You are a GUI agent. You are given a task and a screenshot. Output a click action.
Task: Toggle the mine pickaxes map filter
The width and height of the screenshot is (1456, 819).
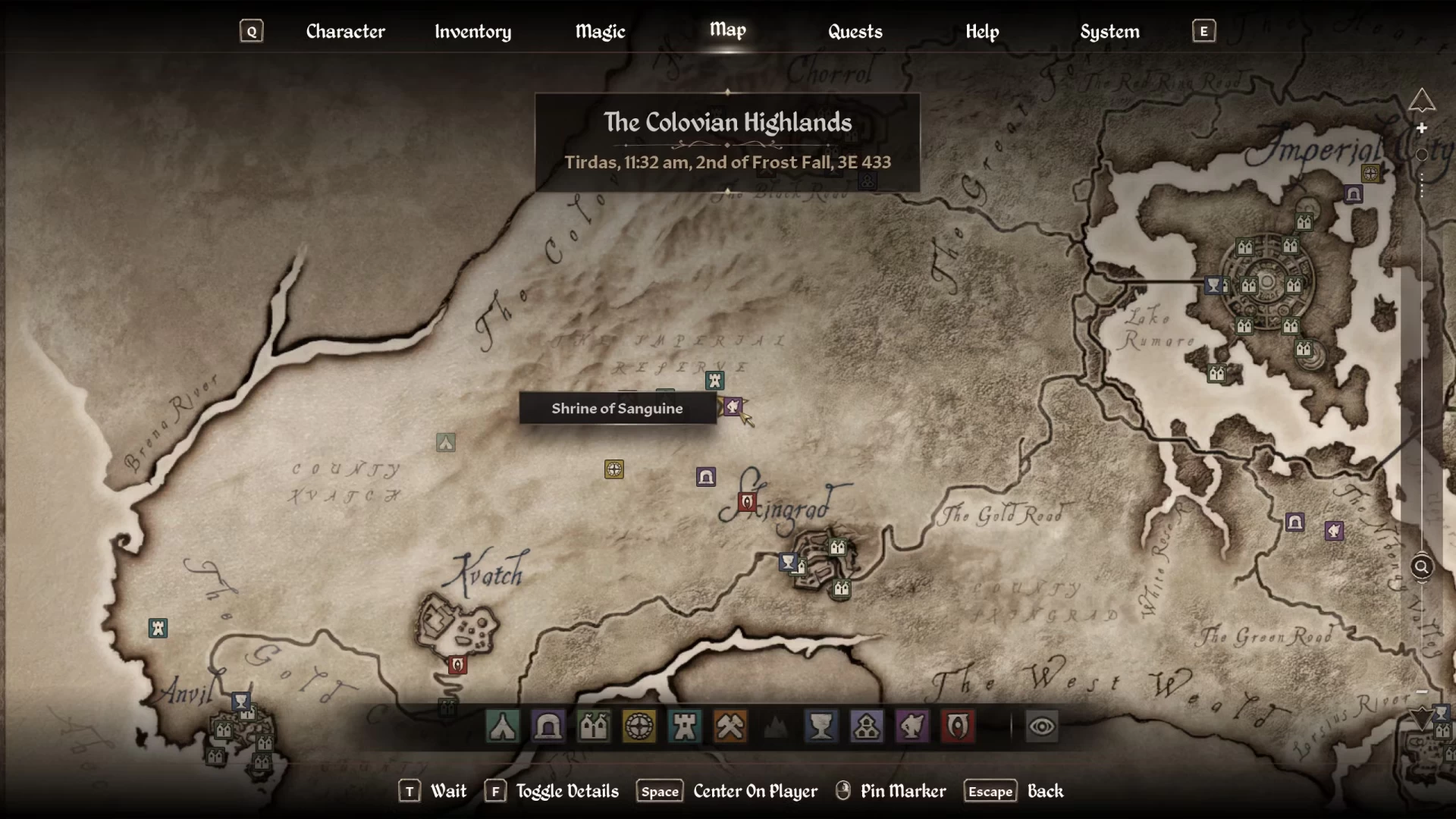pyautogui.click(x=730, y=726)
